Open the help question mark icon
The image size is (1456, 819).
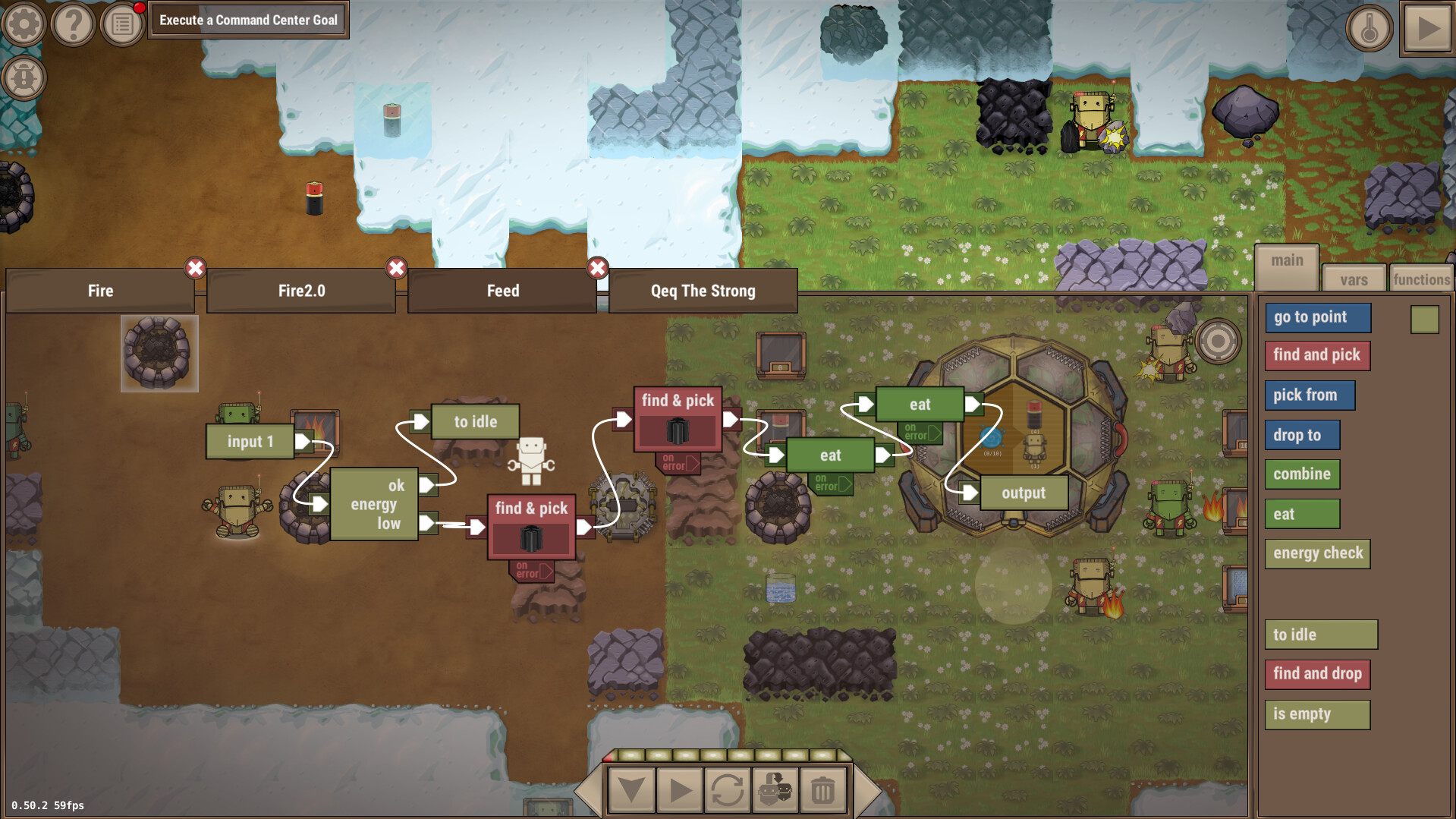point(72,24)
